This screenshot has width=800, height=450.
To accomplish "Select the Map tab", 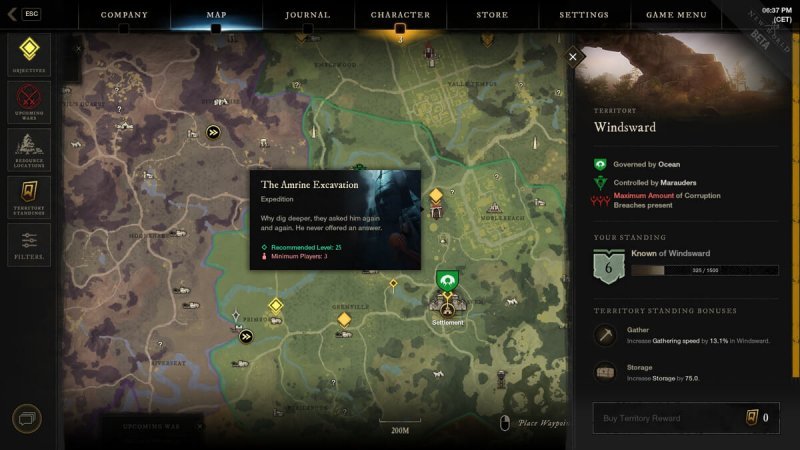I will pos(216,15).
